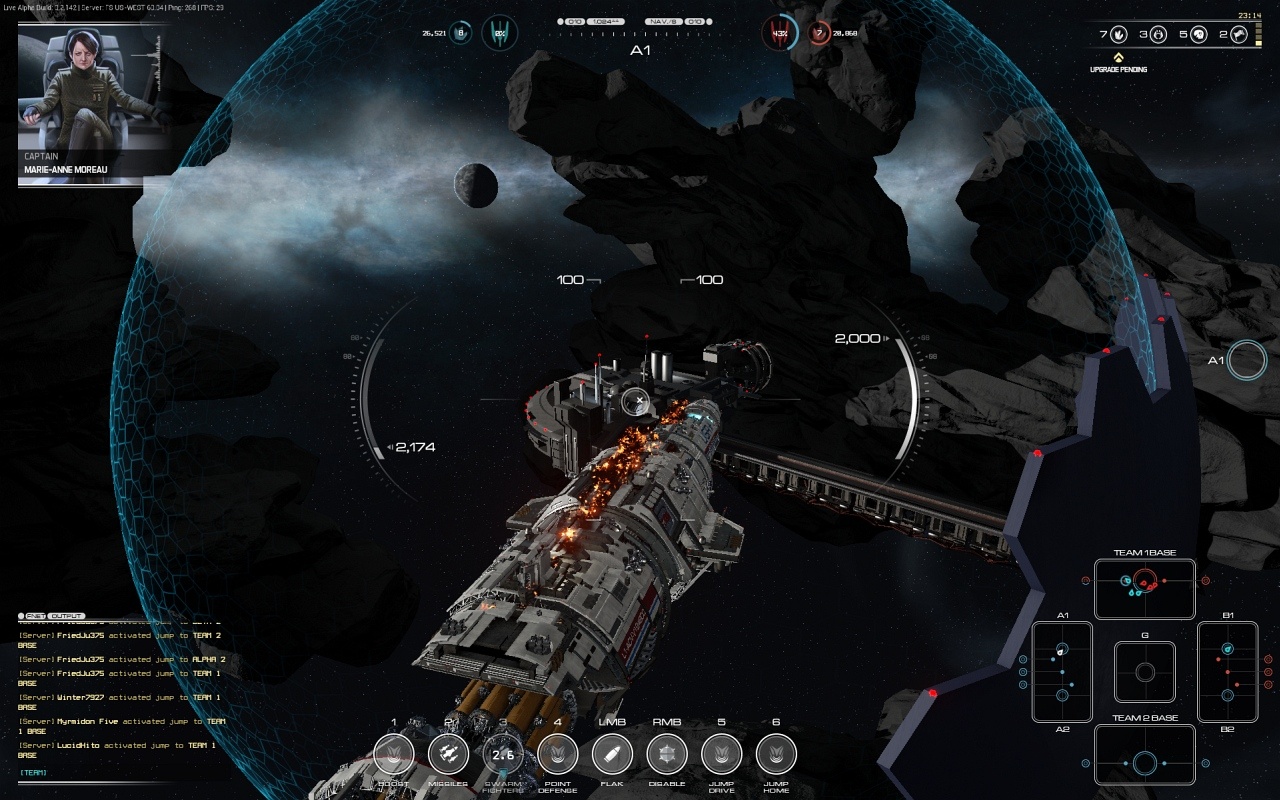Select the central G sector on map
The height and width of the screenshot is (800, 1280).
[1145, 671]
